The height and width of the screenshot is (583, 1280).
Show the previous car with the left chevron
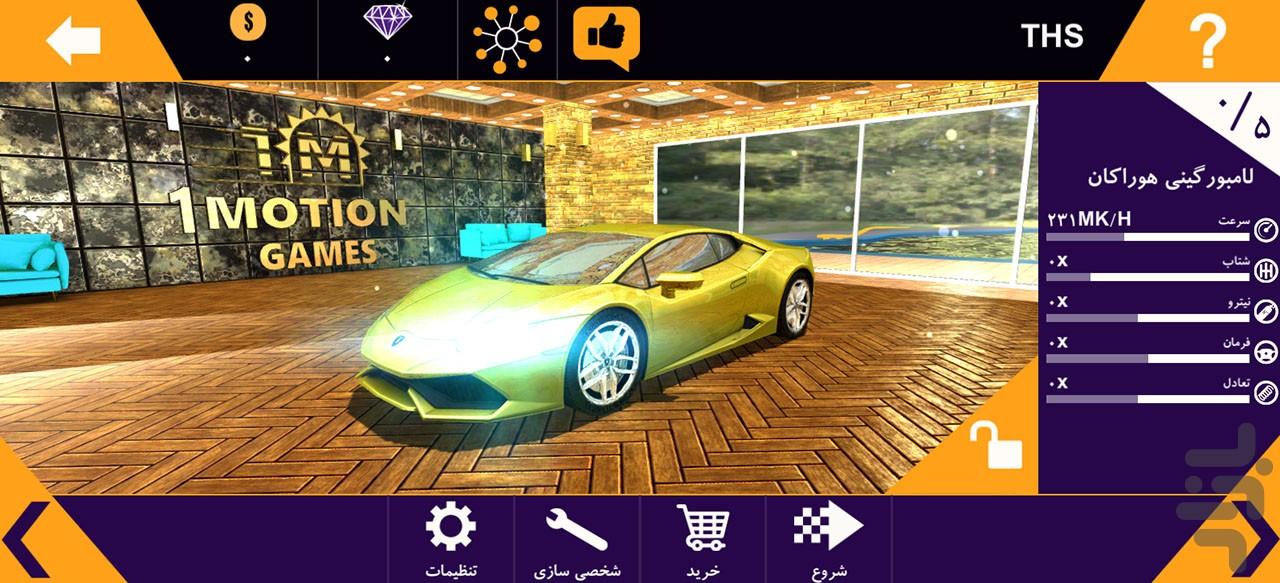pos(35,540)
